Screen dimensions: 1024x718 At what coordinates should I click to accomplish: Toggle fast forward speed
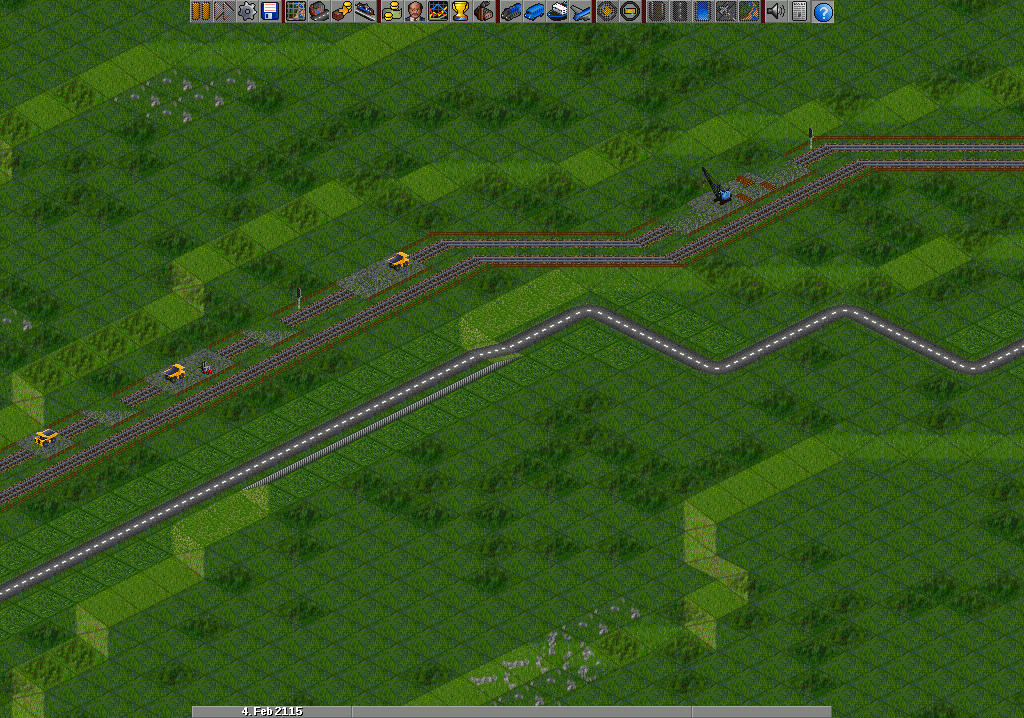(x=223, y=12)
